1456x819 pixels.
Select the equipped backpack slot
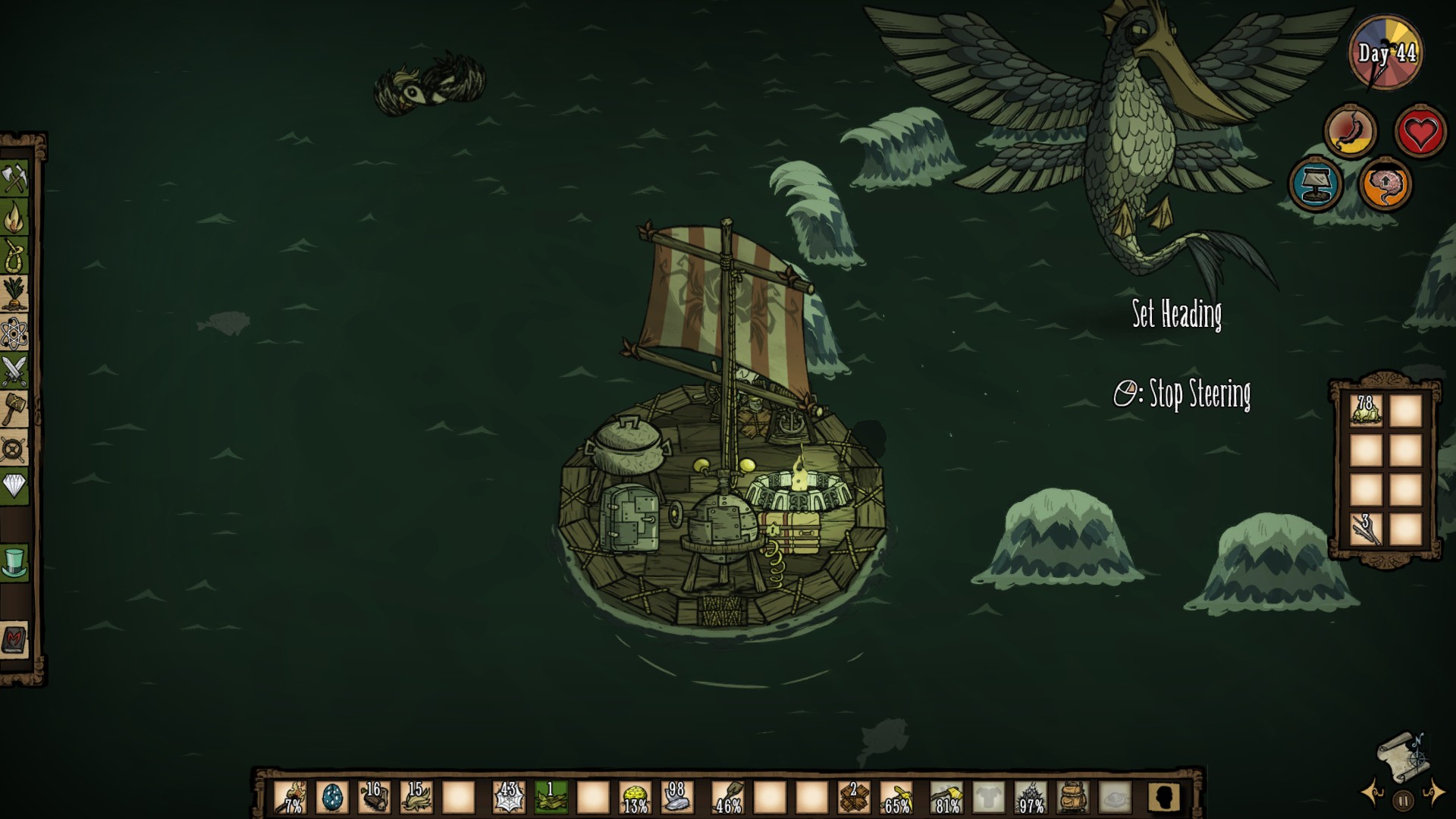pyautogui.click(x=1073, y=798)
